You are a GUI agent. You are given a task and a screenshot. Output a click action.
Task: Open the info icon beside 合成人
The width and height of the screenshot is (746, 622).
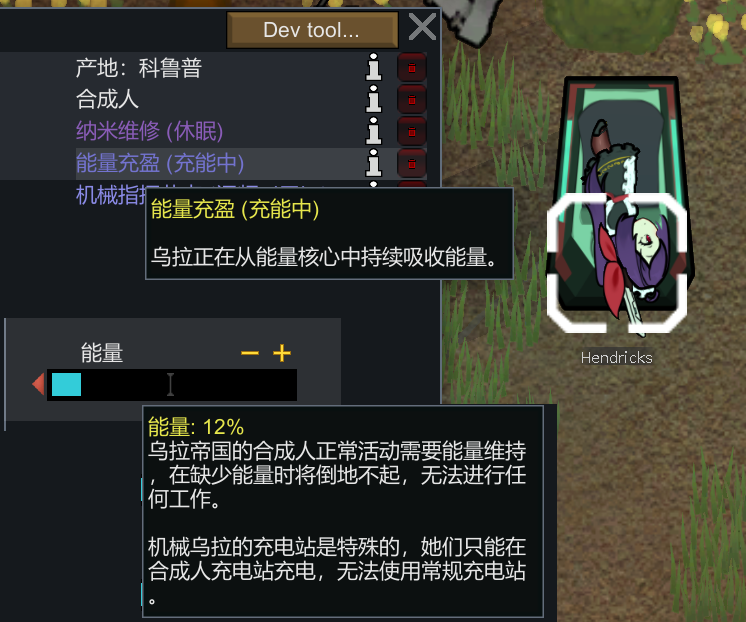pyautogui.click(x=375, y=99)
